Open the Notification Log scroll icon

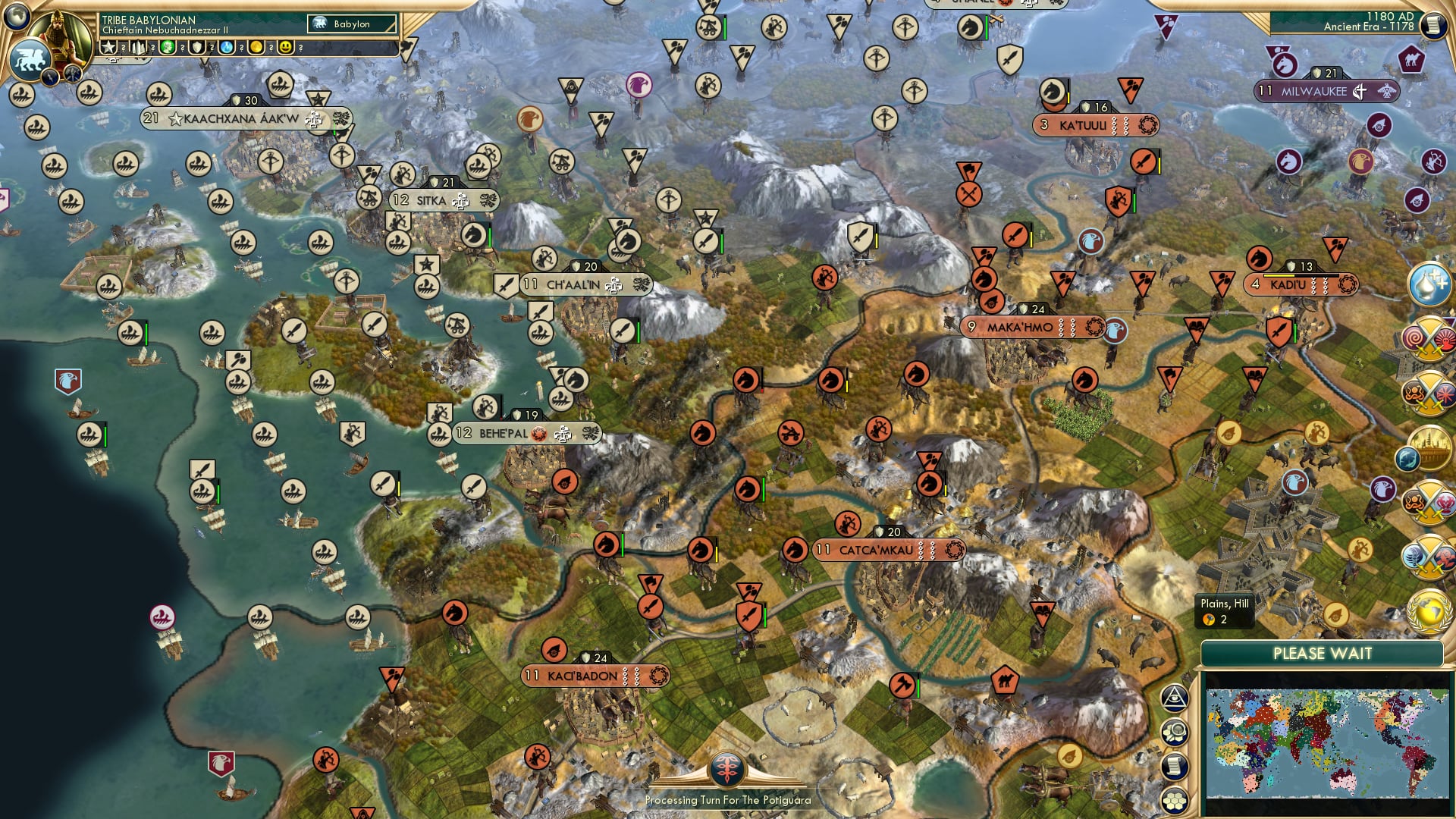(x=1175, y=765)
